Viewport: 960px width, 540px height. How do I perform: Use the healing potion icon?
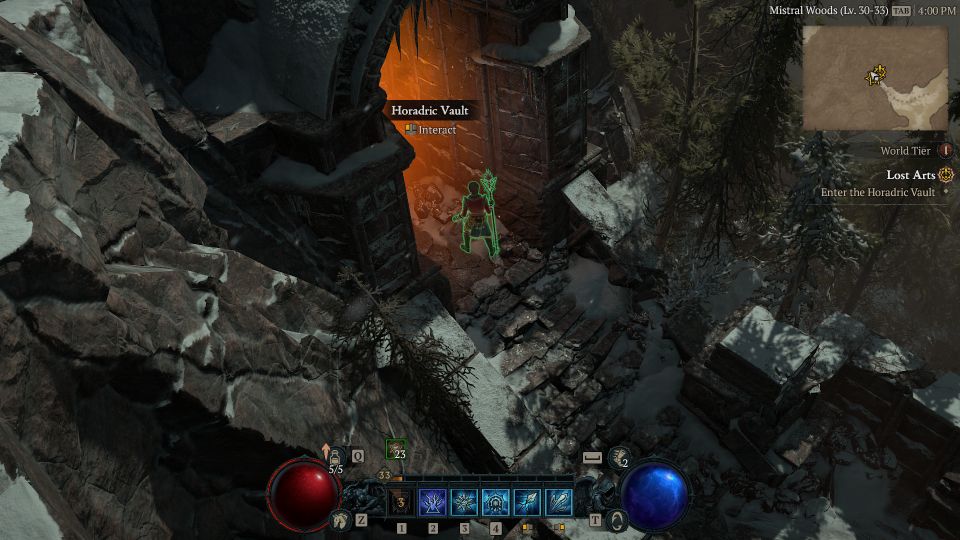pos(336,456)
